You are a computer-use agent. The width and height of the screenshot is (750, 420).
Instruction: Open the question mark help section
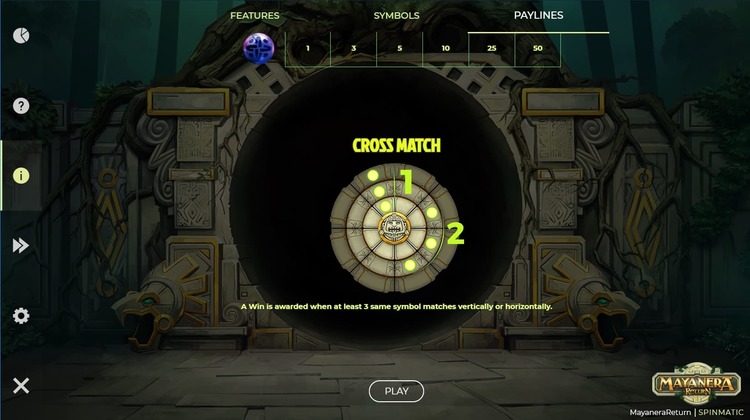tap(21, 105)
